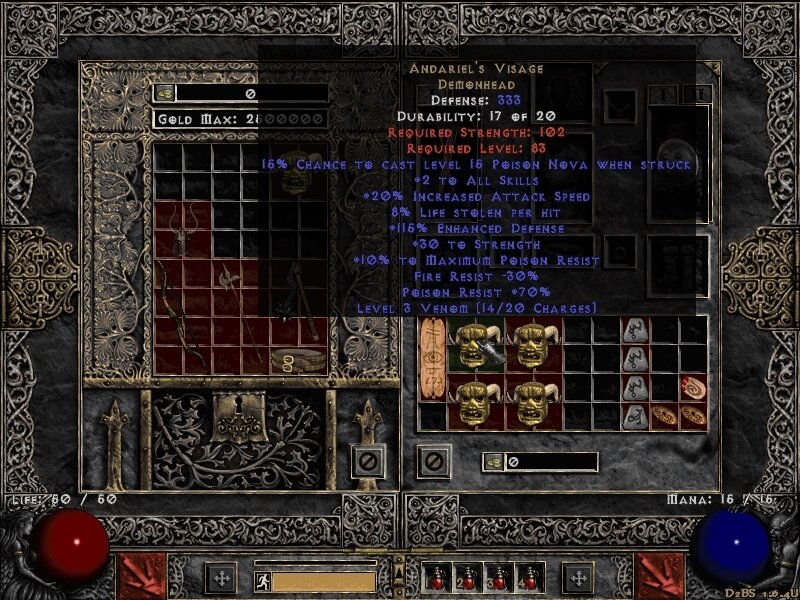Click the stash gold withdraw button
Viewport: 800px width, 600px height.
coord(165,93)
